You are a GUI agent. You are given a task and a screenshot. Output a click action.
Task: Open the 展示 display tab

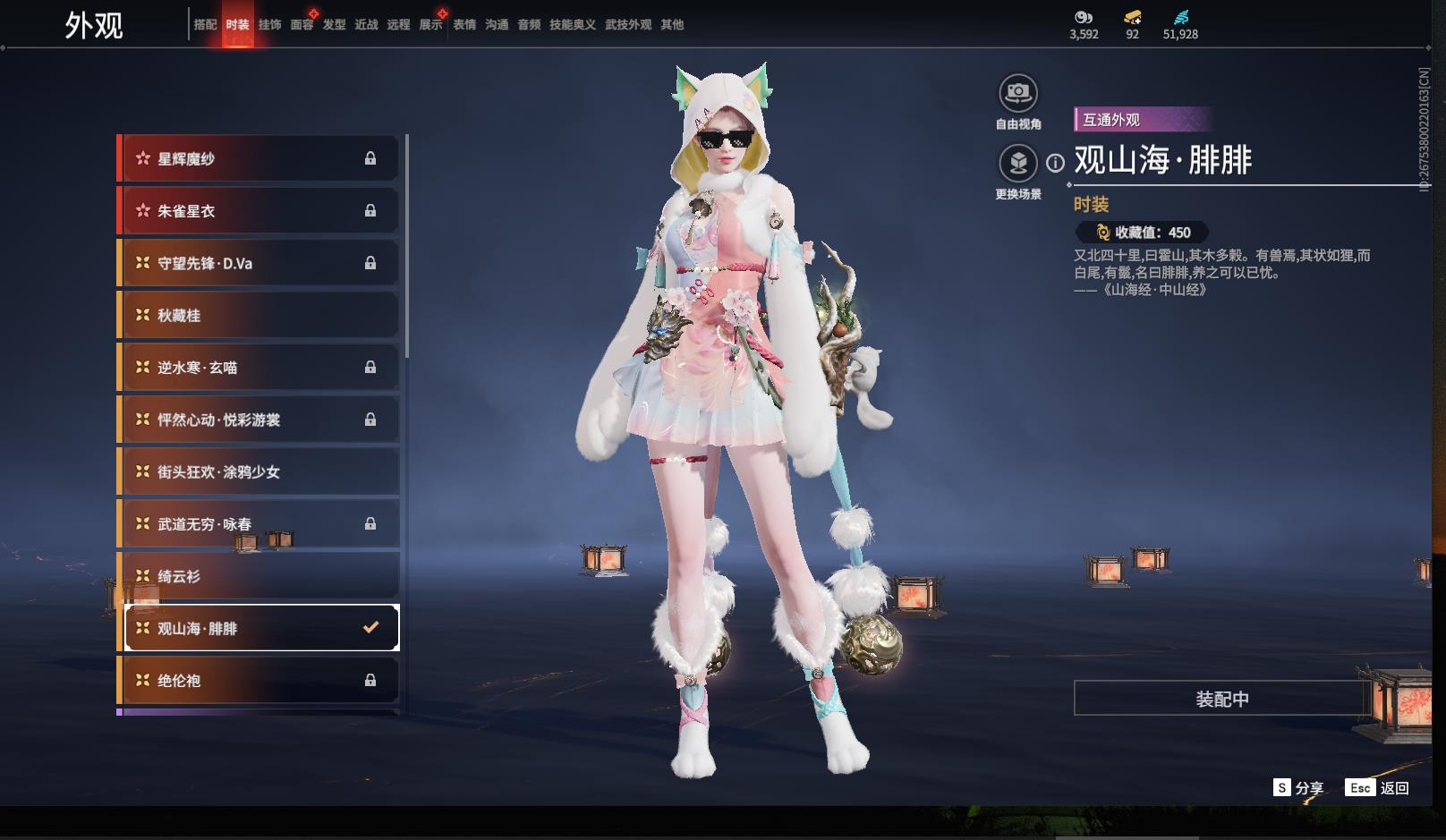pos(430,25)
